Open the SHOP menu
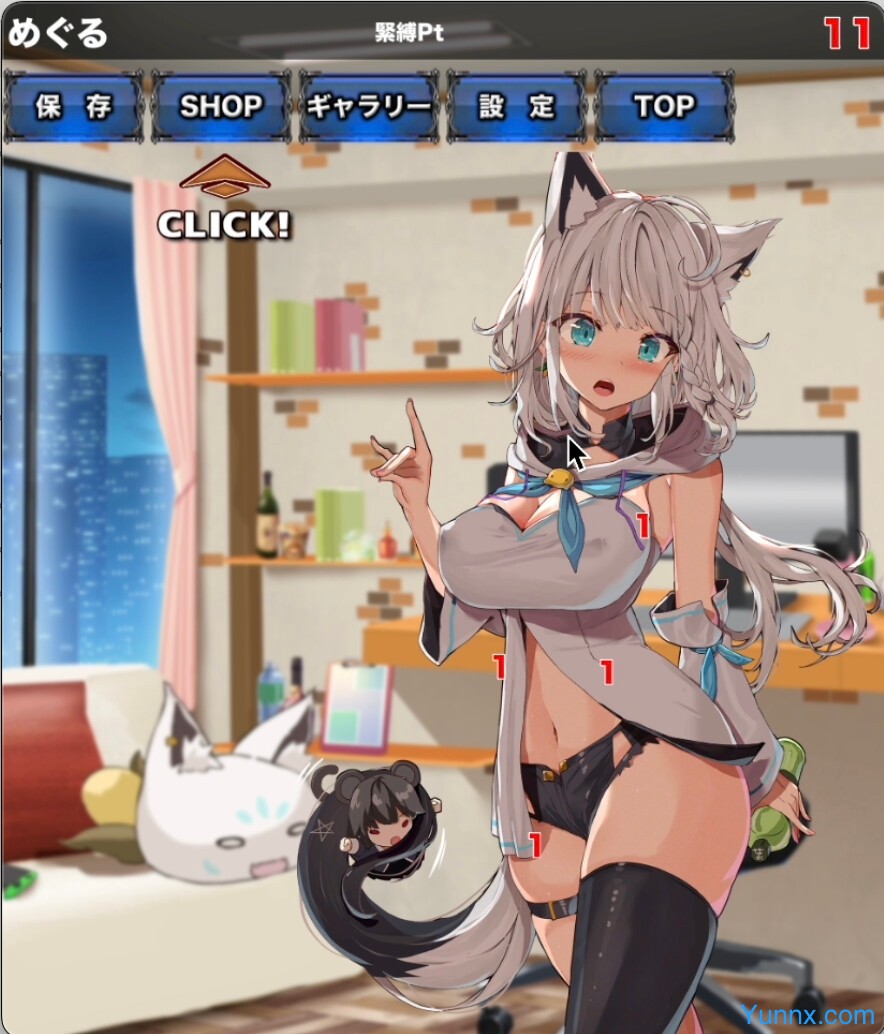The height and width of the screenshot is (1034, 884). 221,107
